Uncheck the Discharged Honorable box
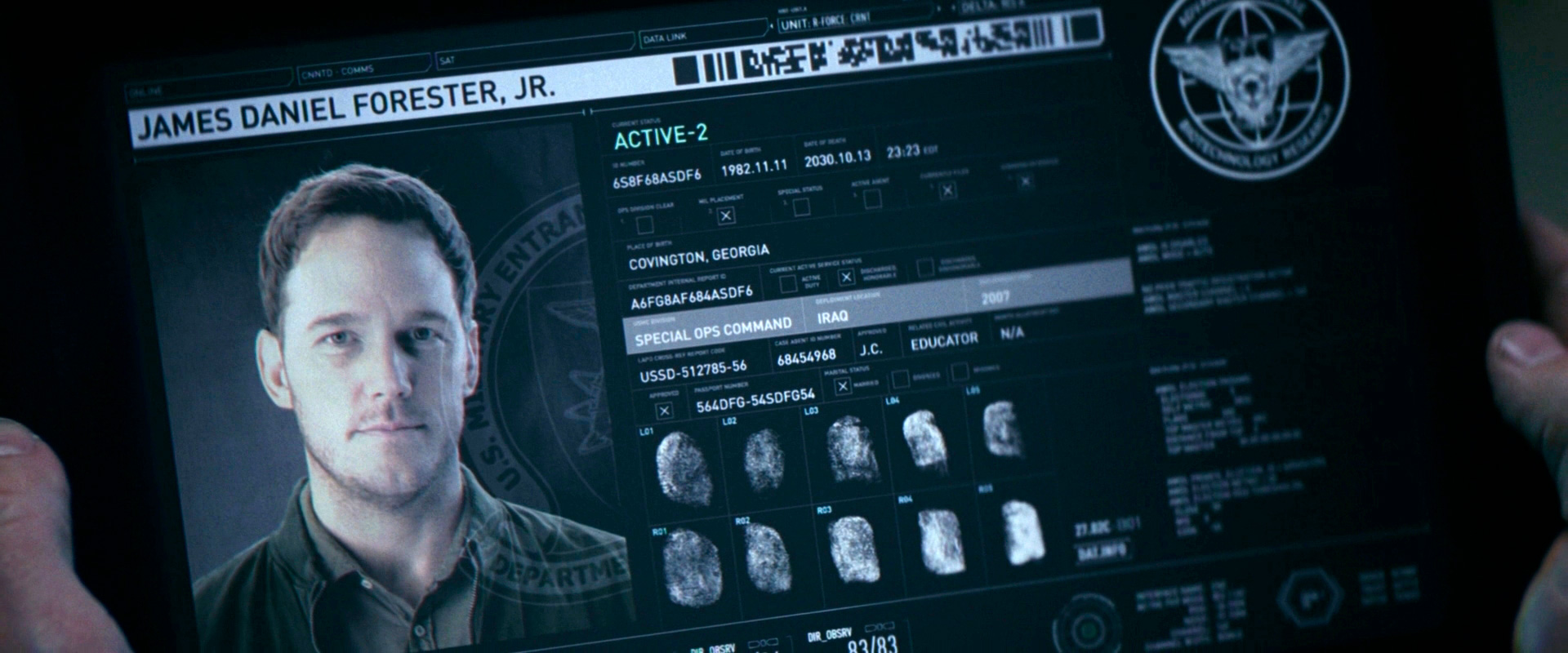The image size is (1568, 653). 847,278
